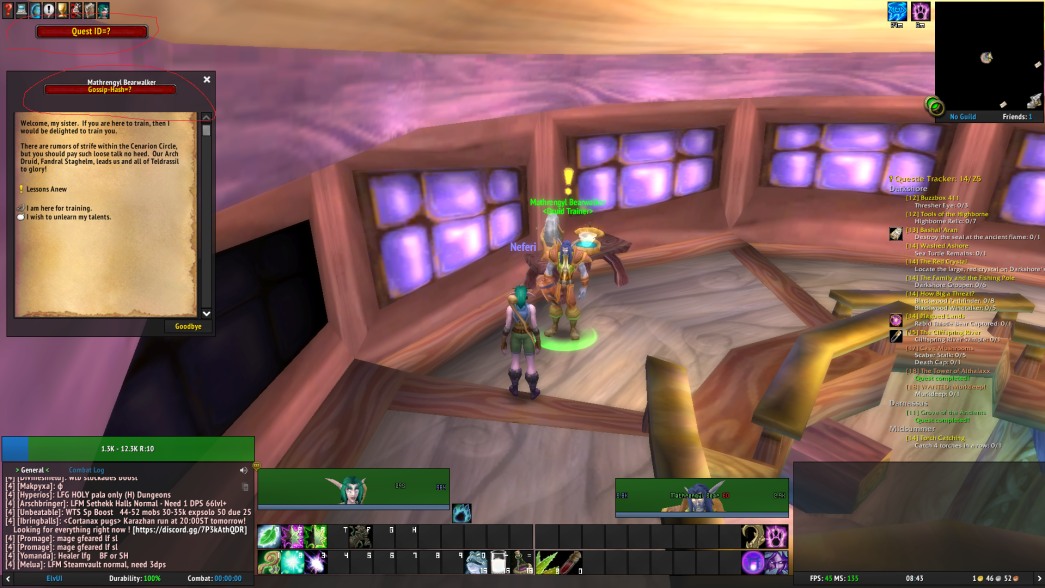The width and height of the screenshot is (1045, 588).
Task: Click the Goodbye button
Action: coord(188,326)
